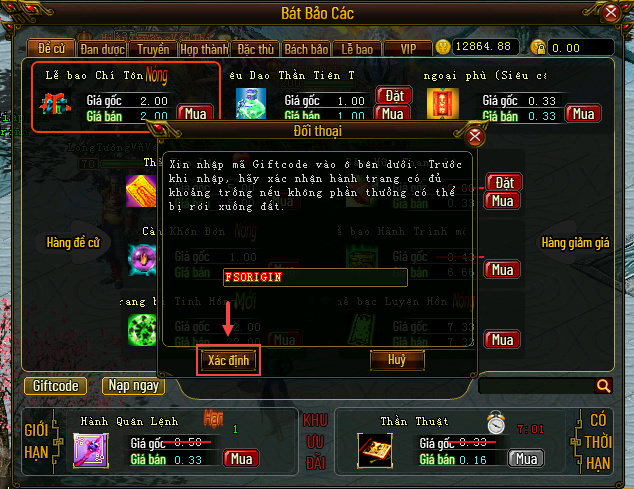
Task: Click the Nạp ngay recharge button
Action: (x=133, y=385)
